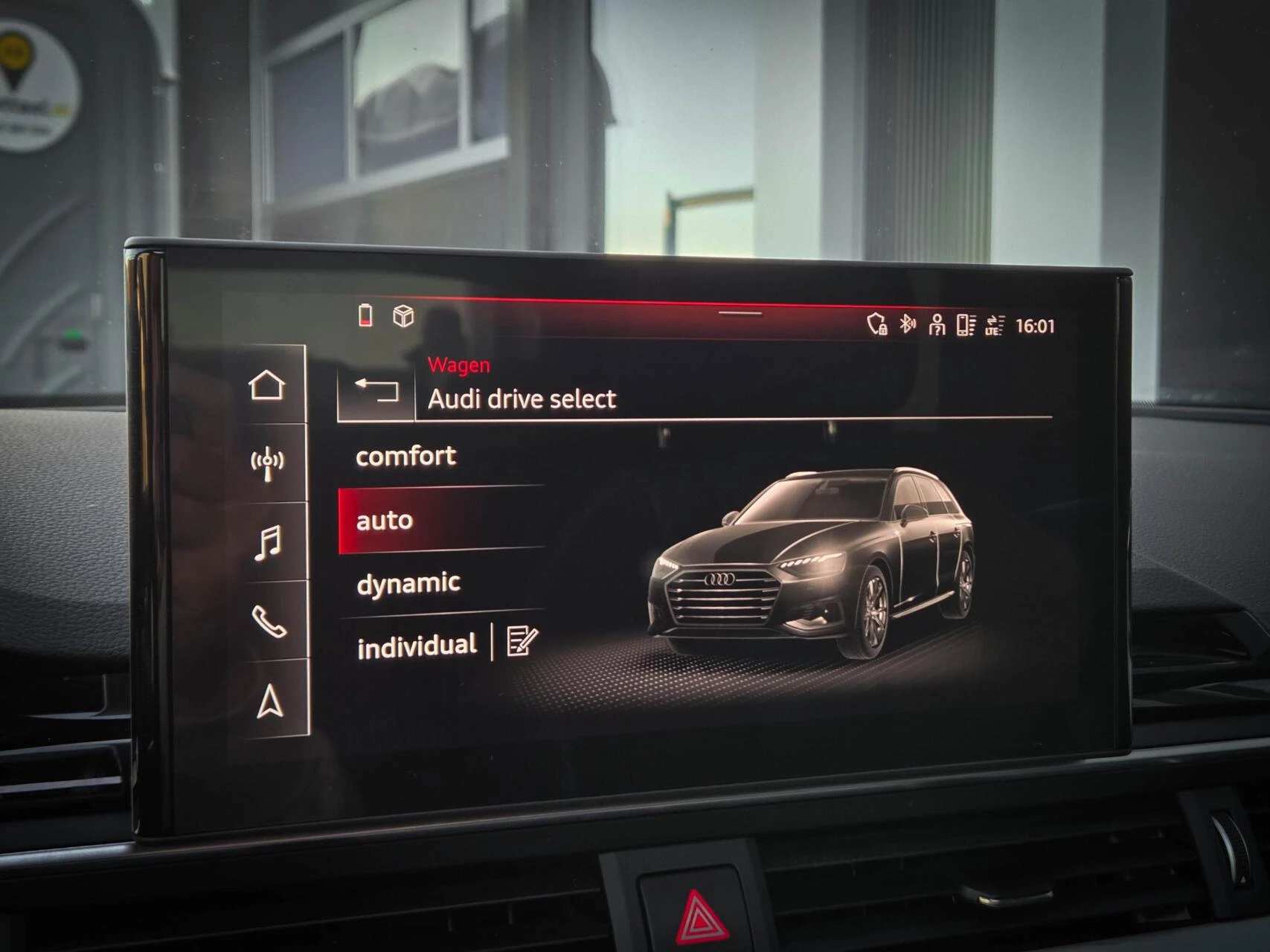Viewport: 1270px width, 952px height.
Task: Open the Phone sidebar icon
Action: click(x=271, y=618)
